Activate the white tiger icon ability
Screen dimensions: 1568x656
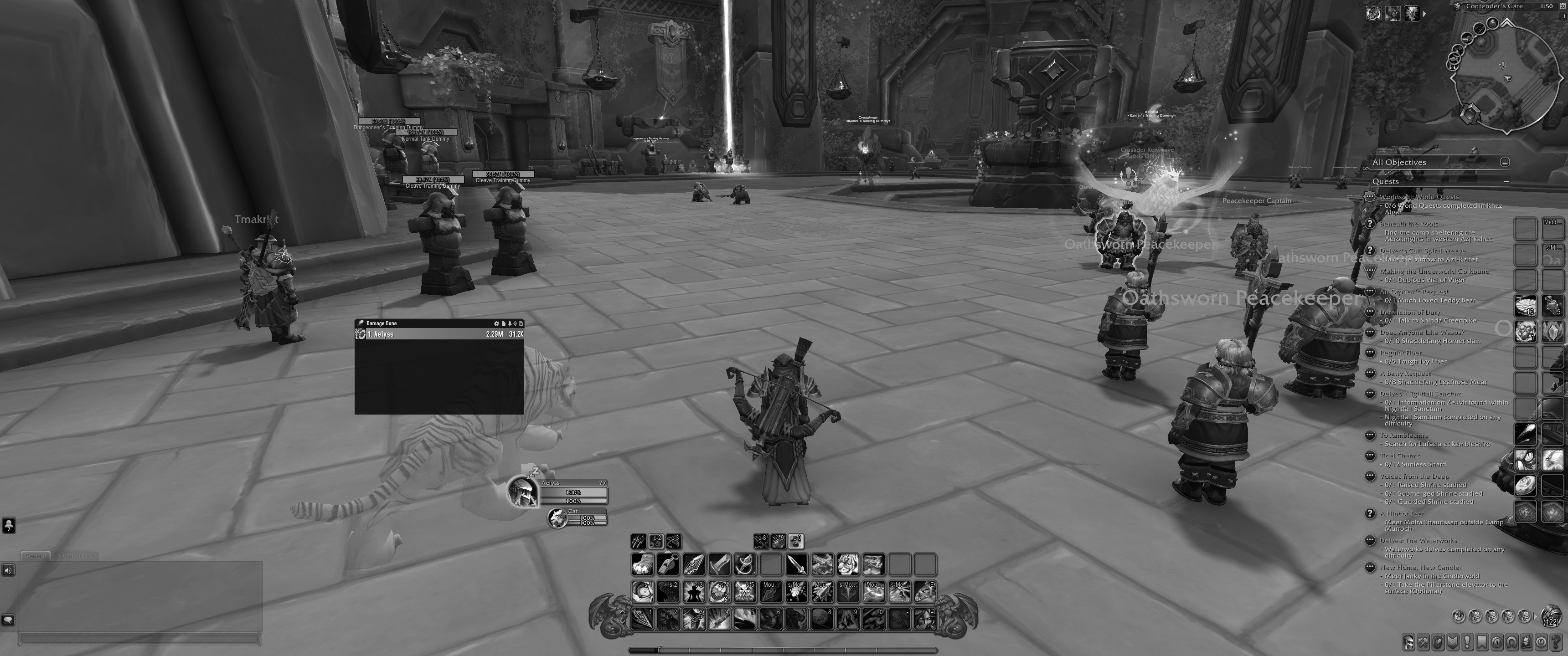(x=847, y=565)
